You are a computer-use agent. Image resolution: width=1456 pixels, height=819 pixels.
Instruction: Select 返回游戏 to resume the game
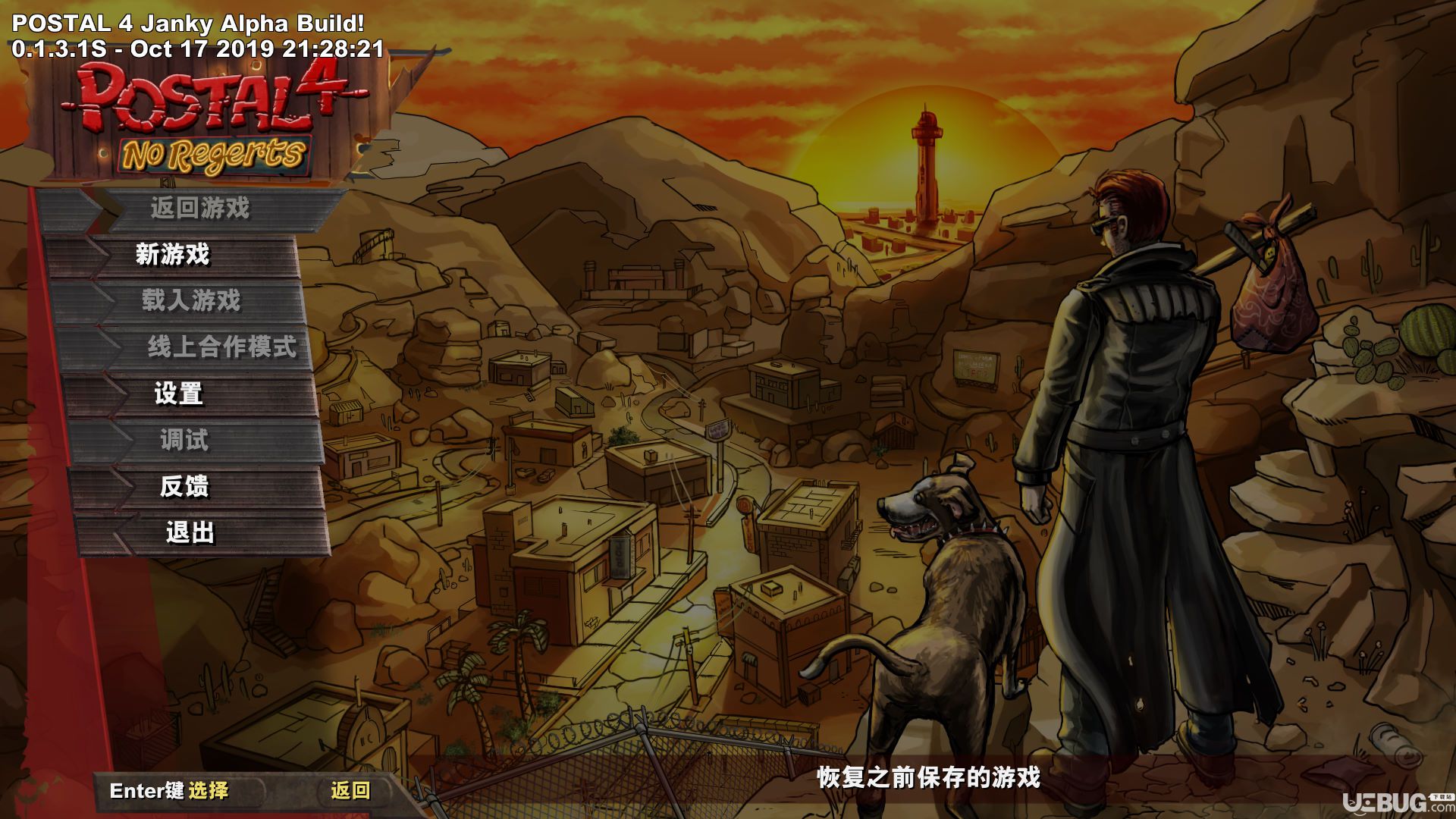tap(199, 209)
